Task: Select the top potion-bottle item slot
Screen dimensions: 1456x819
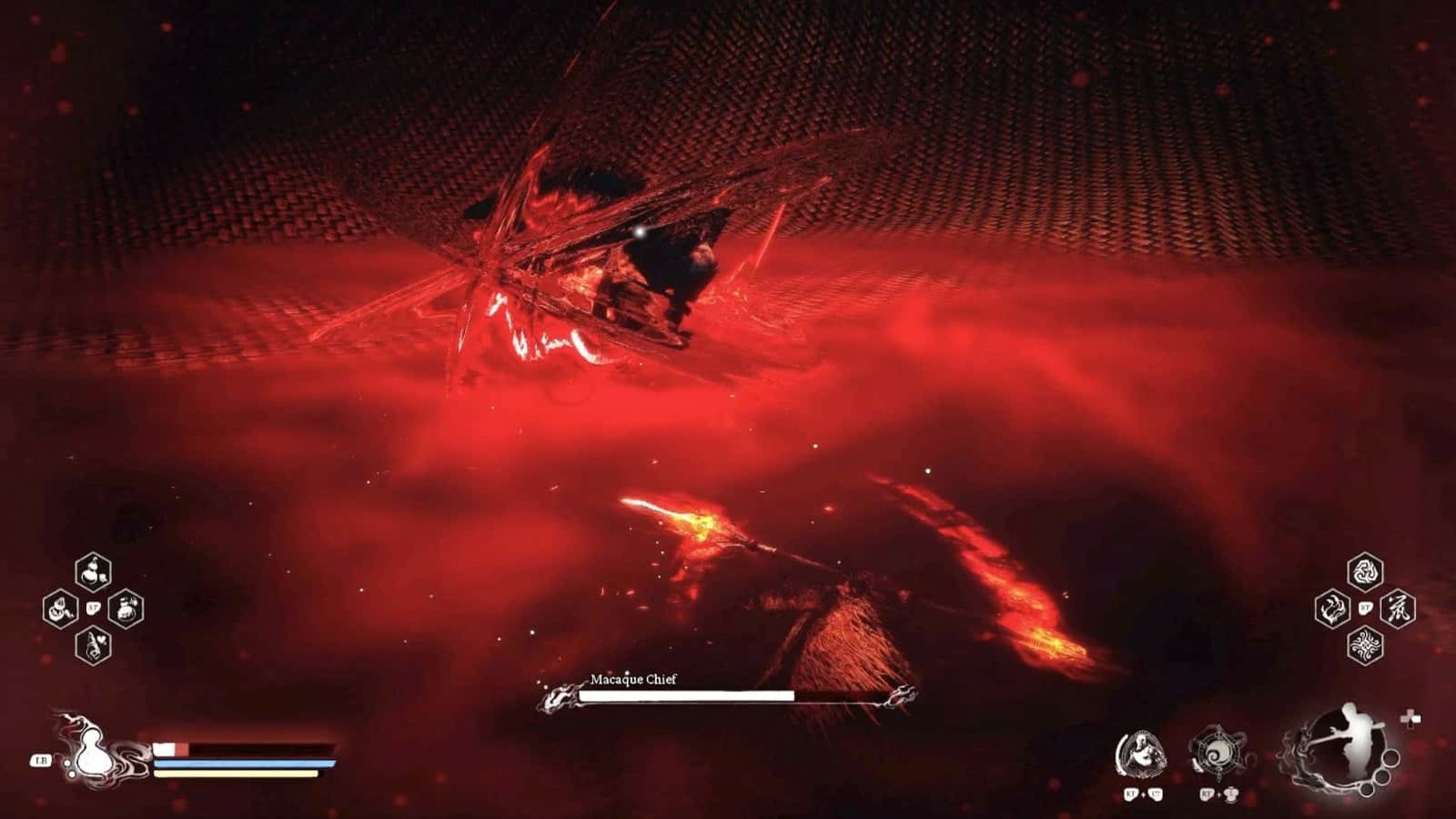Action: [93, 572]
